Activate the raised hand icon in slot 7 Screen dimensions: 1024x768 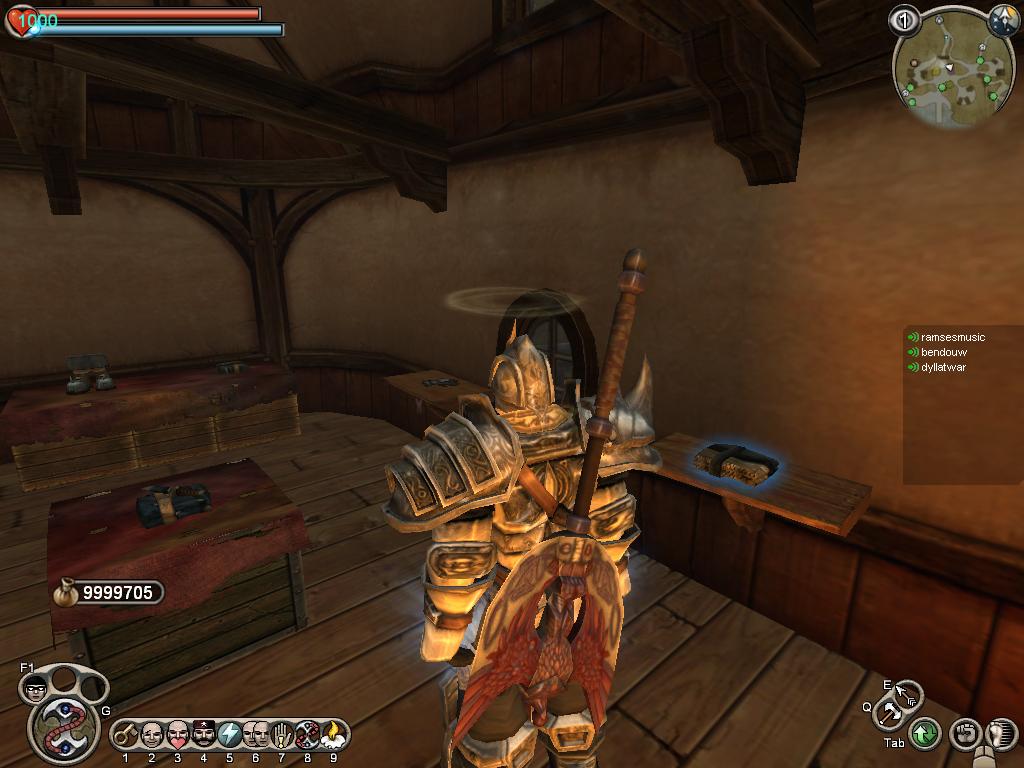click(x=281, y=736)
